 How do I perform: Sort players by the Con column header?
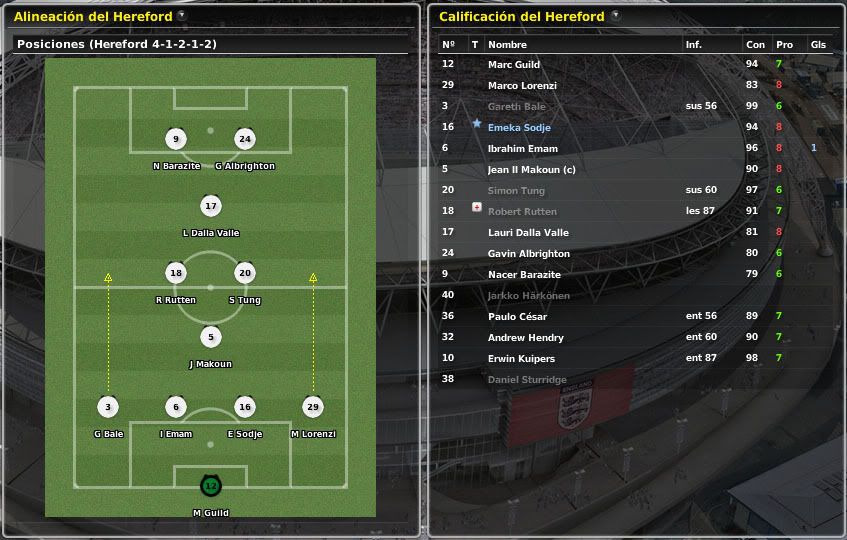[755, 45]
